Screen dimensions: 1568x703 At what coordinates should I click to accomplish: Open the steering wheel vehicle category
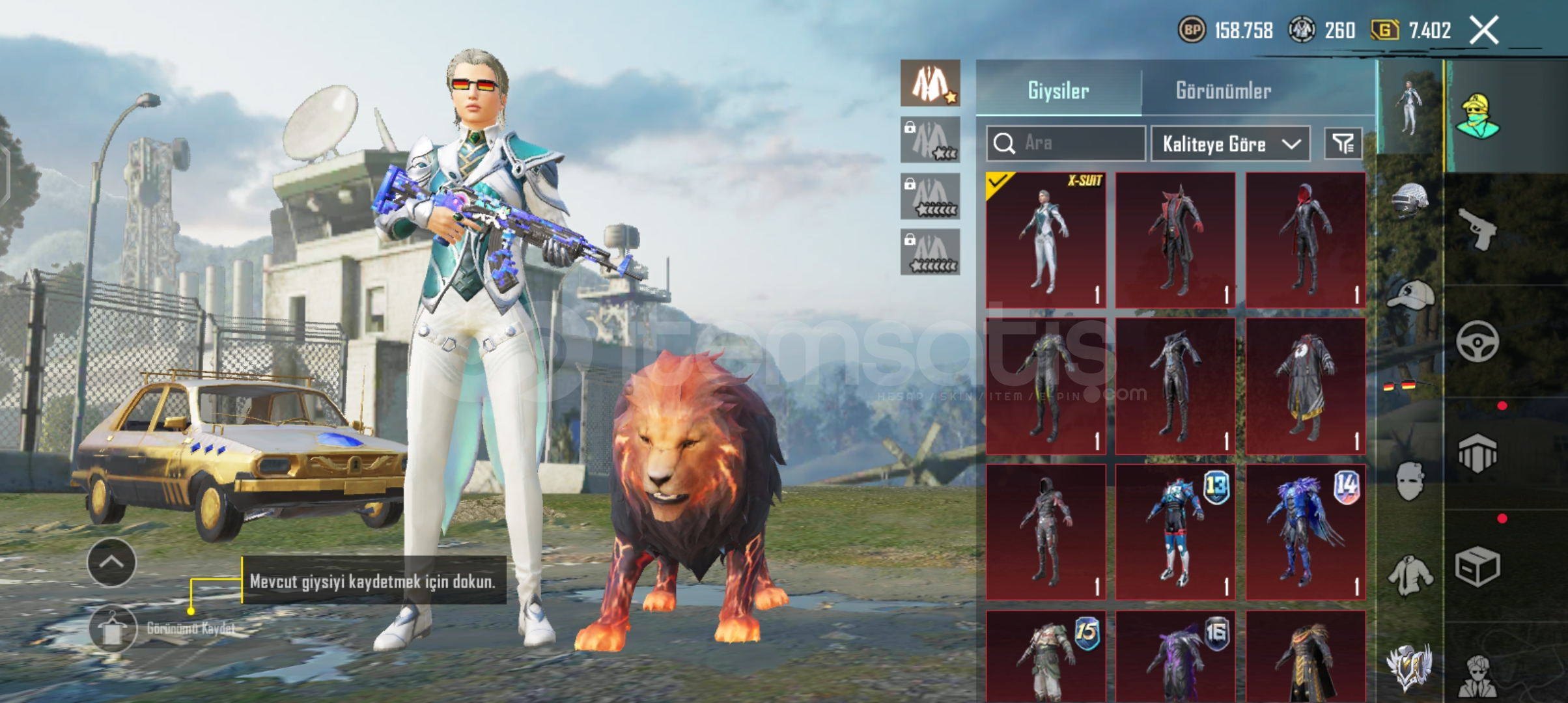coord(1477,342)
